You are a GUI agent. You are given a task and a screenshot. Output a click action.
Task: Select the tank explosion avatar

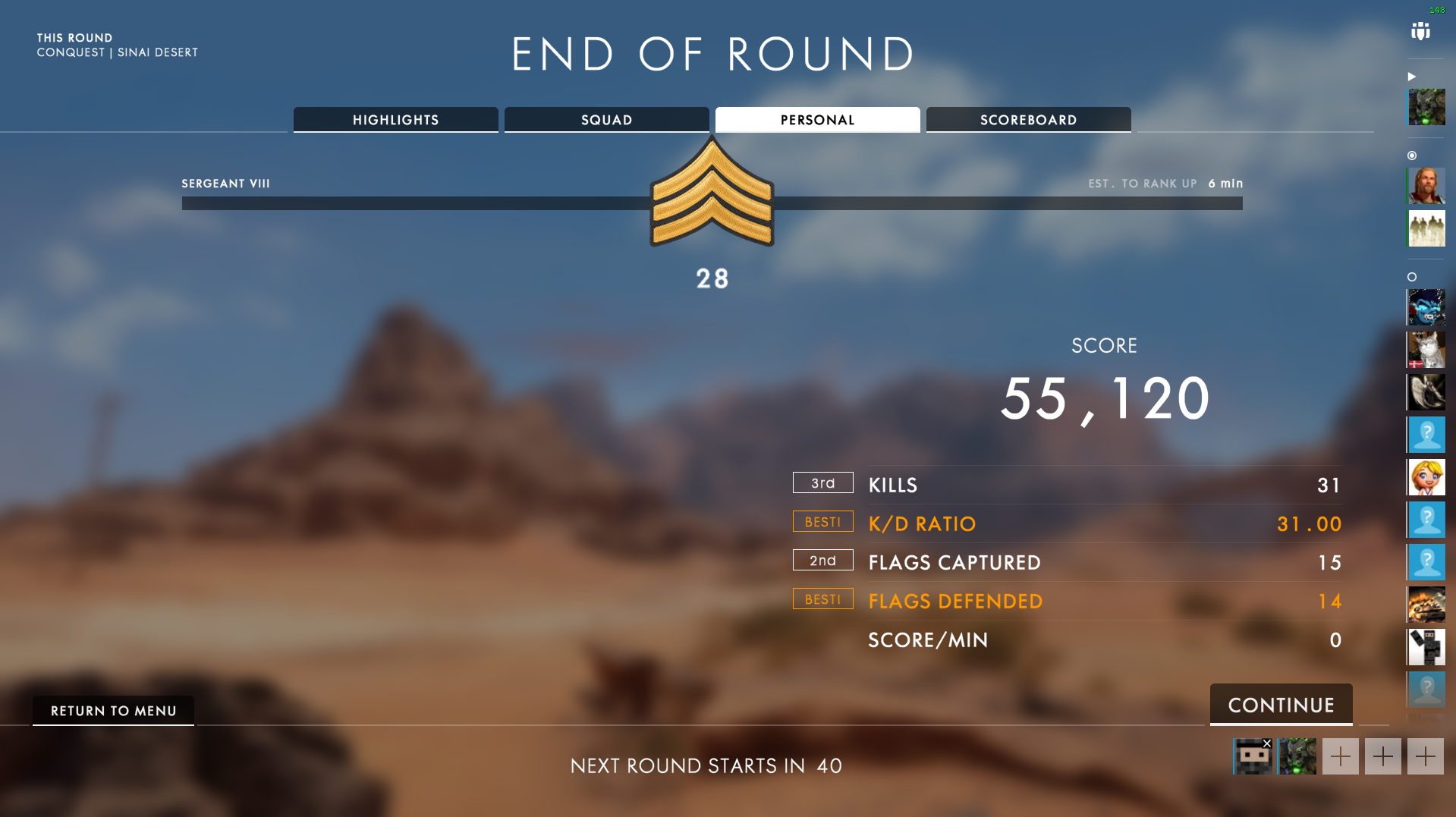pyautogui.click(x=1426, y=605)
